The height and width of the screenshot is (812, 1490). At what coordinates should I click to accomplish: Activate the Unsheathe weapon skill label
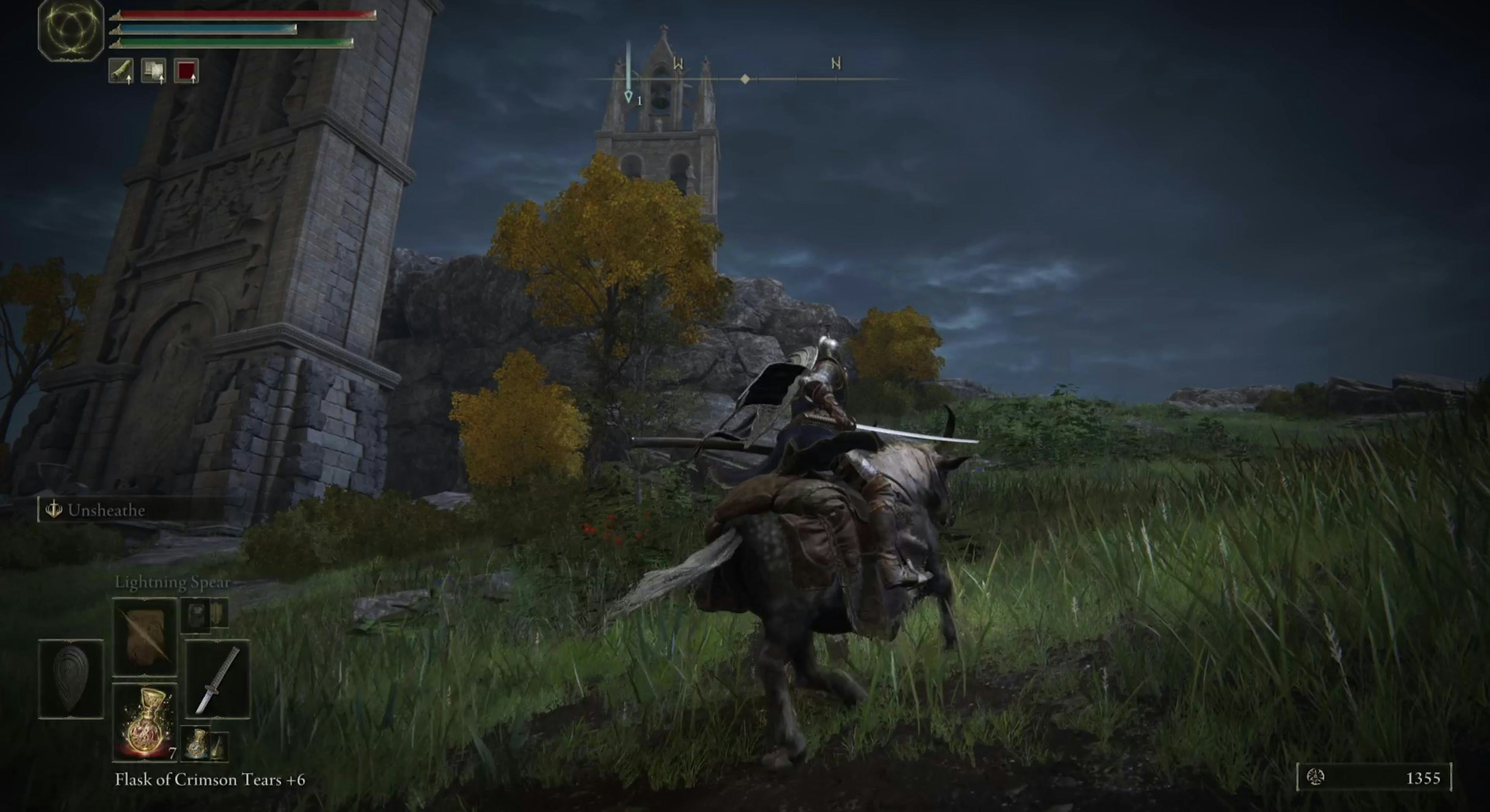105,510
